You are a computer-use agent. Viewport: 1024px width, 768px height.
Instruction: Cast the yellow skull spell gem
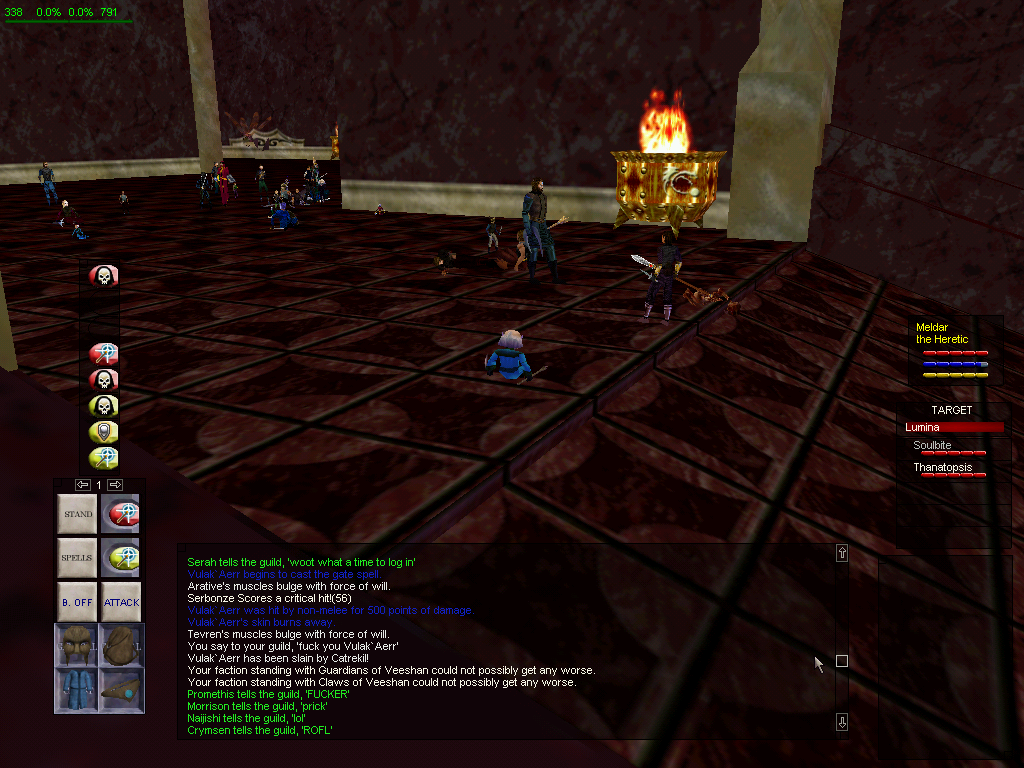[x=104, y=406]
